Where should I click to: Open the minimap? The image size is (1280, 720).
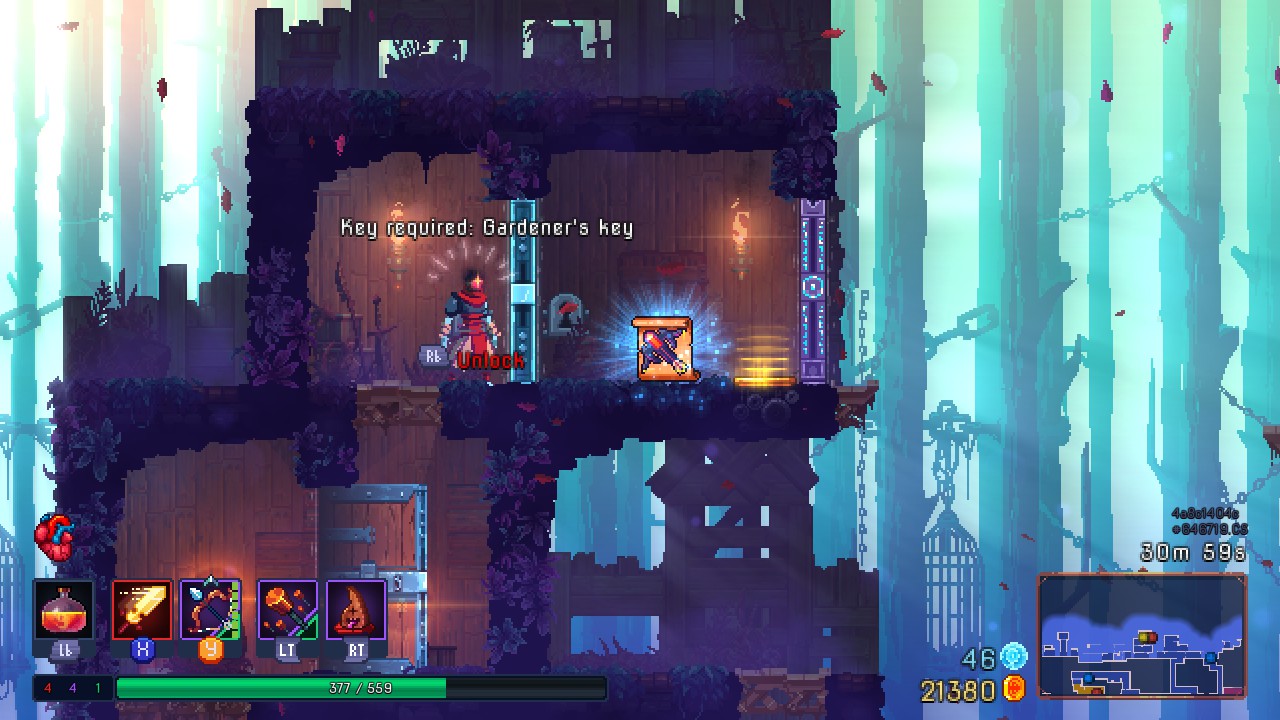point(1142,636)
